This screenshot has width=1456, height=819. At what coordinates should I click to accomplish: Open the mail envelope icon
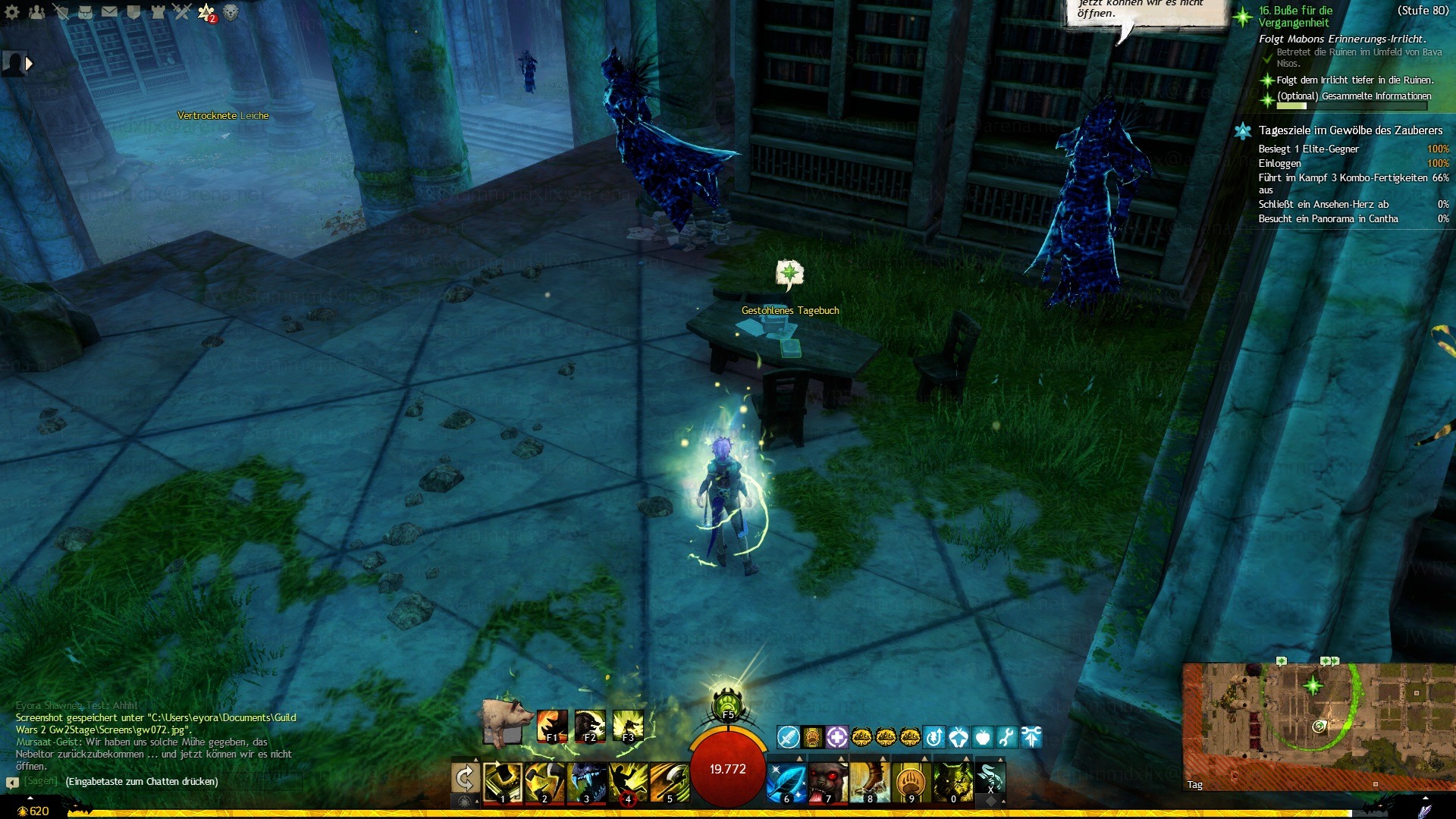[x=109, y=12]
